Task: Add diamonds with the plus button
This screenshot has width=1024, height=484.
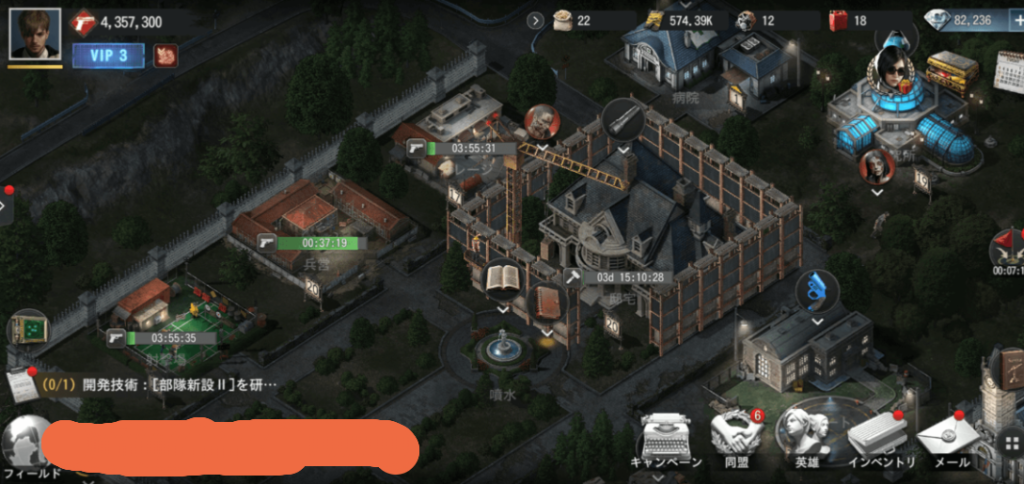Action: [1014, 20]
